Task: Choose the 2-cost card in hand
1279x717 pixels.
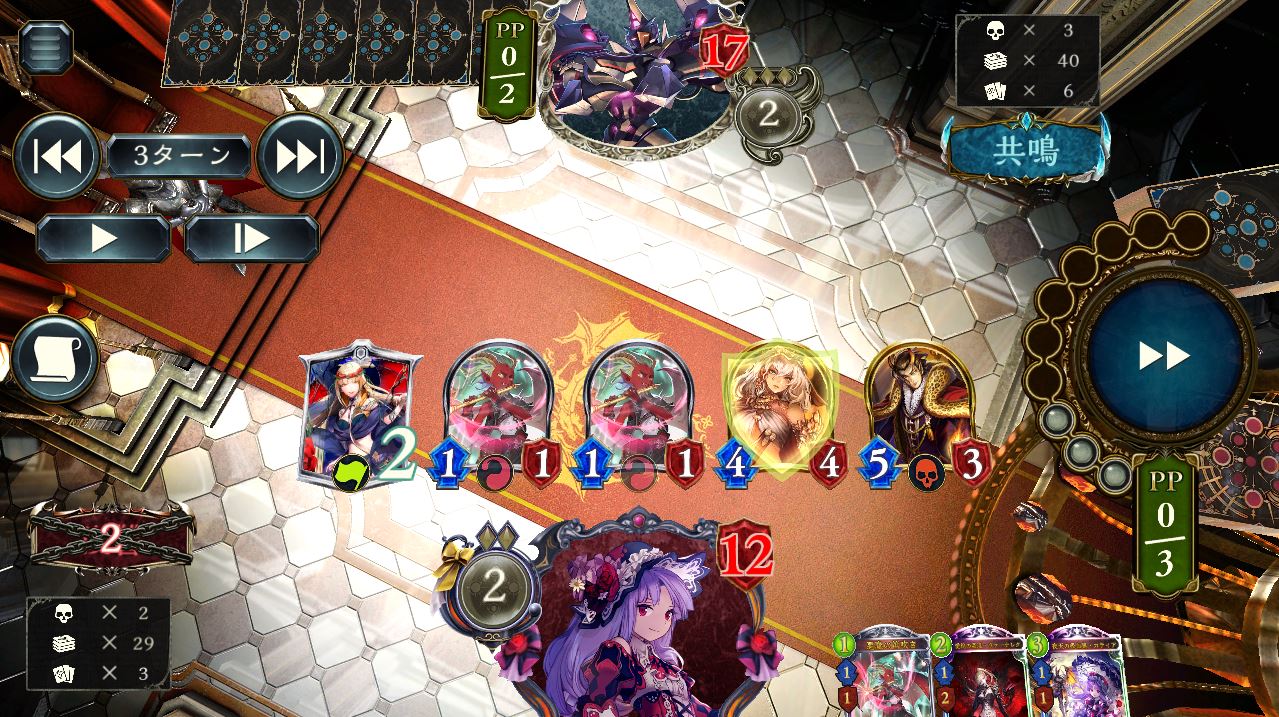Action: point(985,670)
